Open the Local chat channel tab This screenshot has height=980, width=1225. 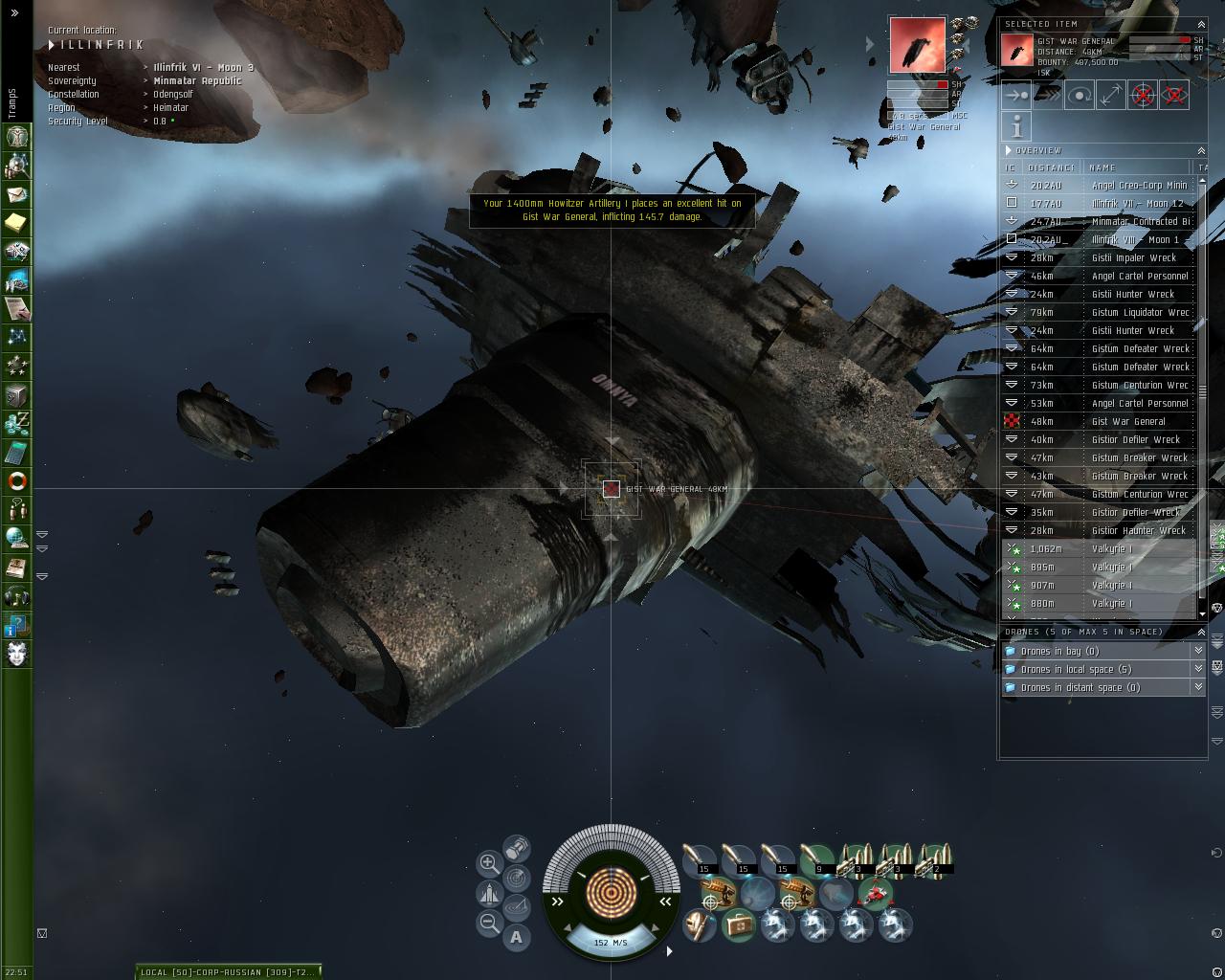(x=228, y=971)
